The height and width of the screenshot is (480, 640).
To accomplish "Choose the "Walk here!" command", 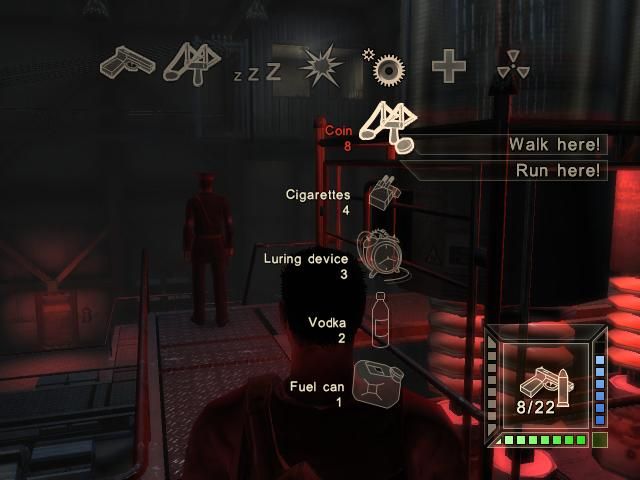I will [508, 145].
